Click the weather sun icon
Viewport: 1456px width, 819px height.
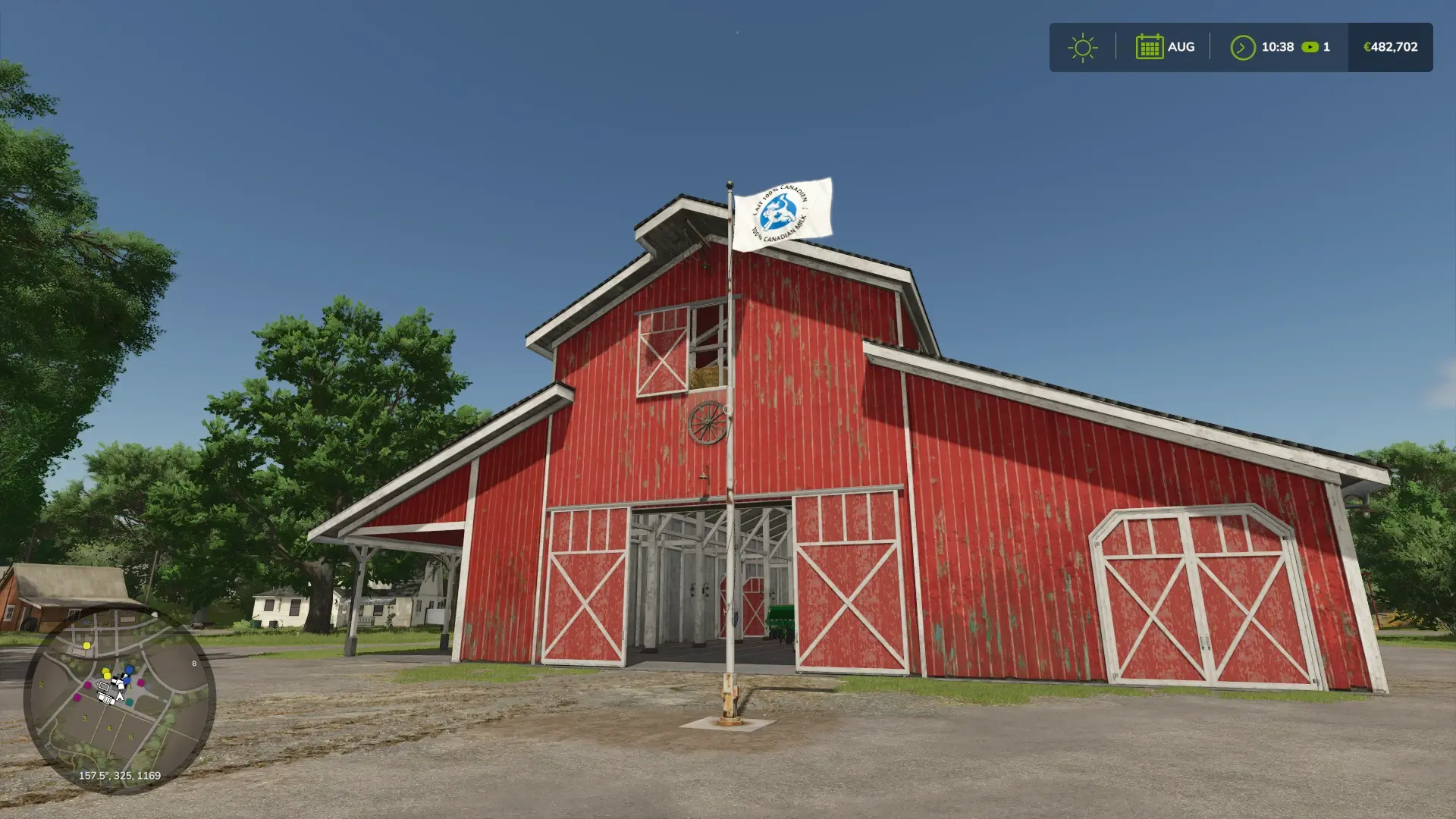pyautogui.click(x=1082, y=47)
